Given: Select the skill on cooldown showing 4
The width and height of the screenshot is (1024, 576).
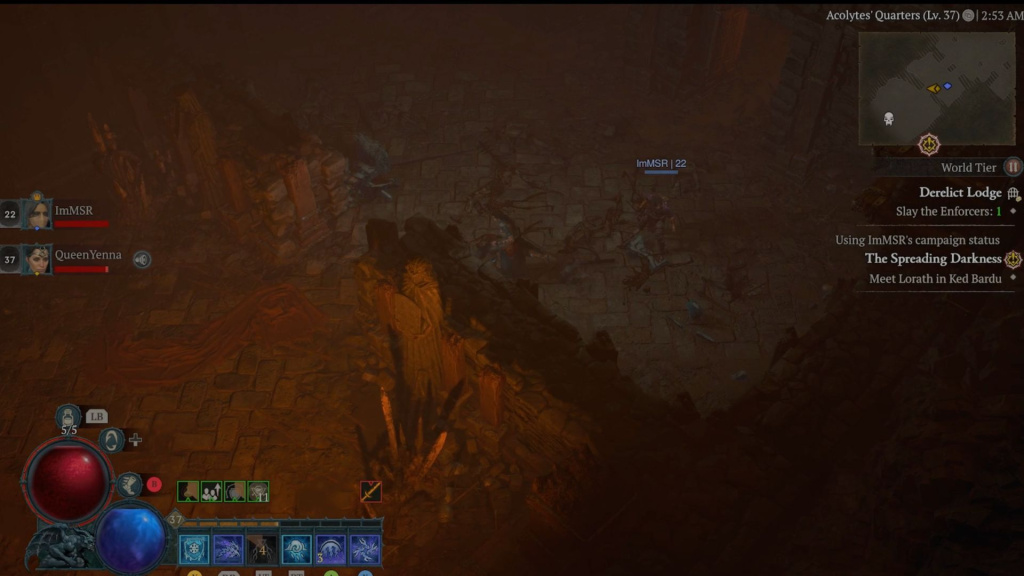Looking at the screenshot, I should pyautogui.click(x=262, y=549).
